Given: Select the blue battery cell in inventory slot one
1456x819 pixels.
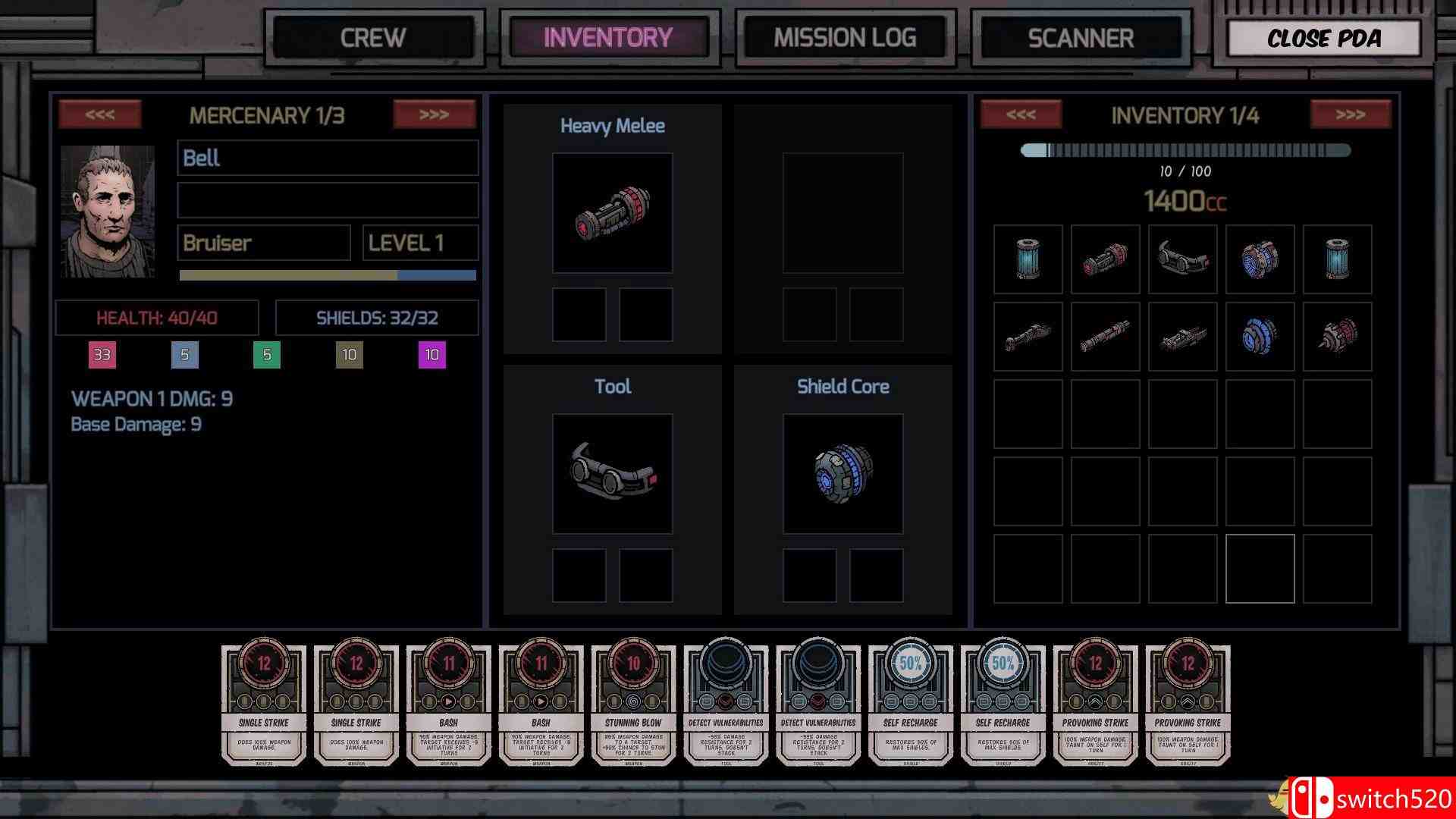Looking at the screenshot, I should pos(1028,259).
